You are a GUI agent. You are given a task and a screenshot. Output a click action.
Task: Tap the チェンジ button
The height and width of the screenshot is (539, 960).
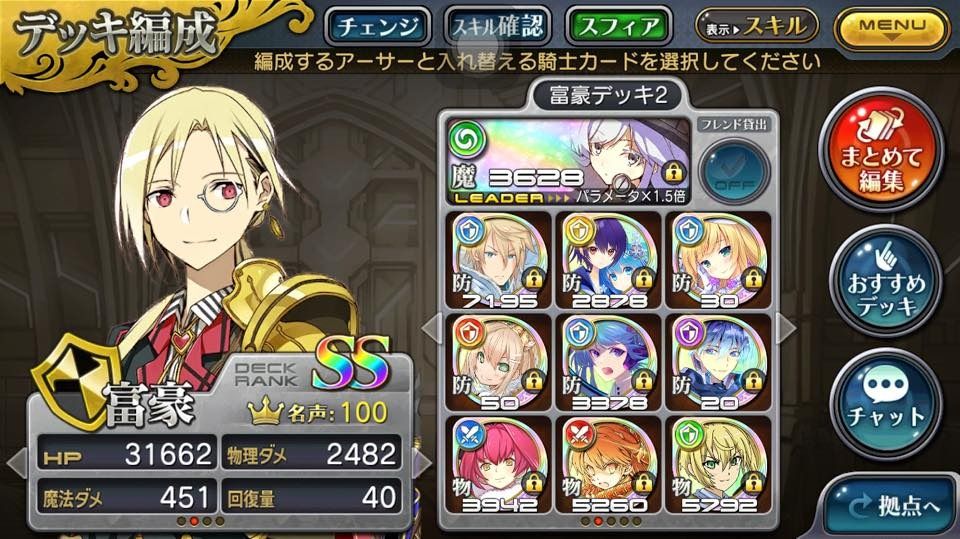tap(377, 26)
